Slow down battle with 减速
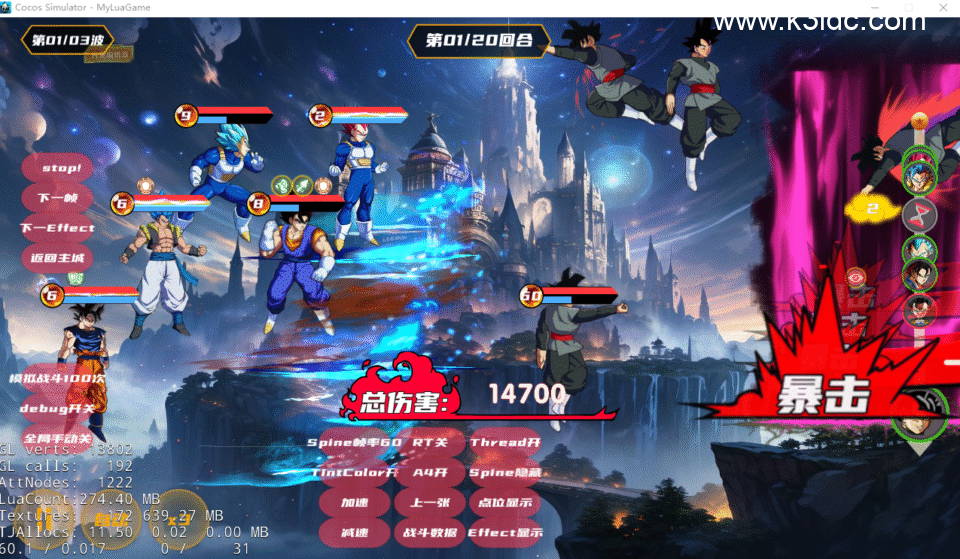The height and width of the screenshot is (559, 960). [354, 533]
